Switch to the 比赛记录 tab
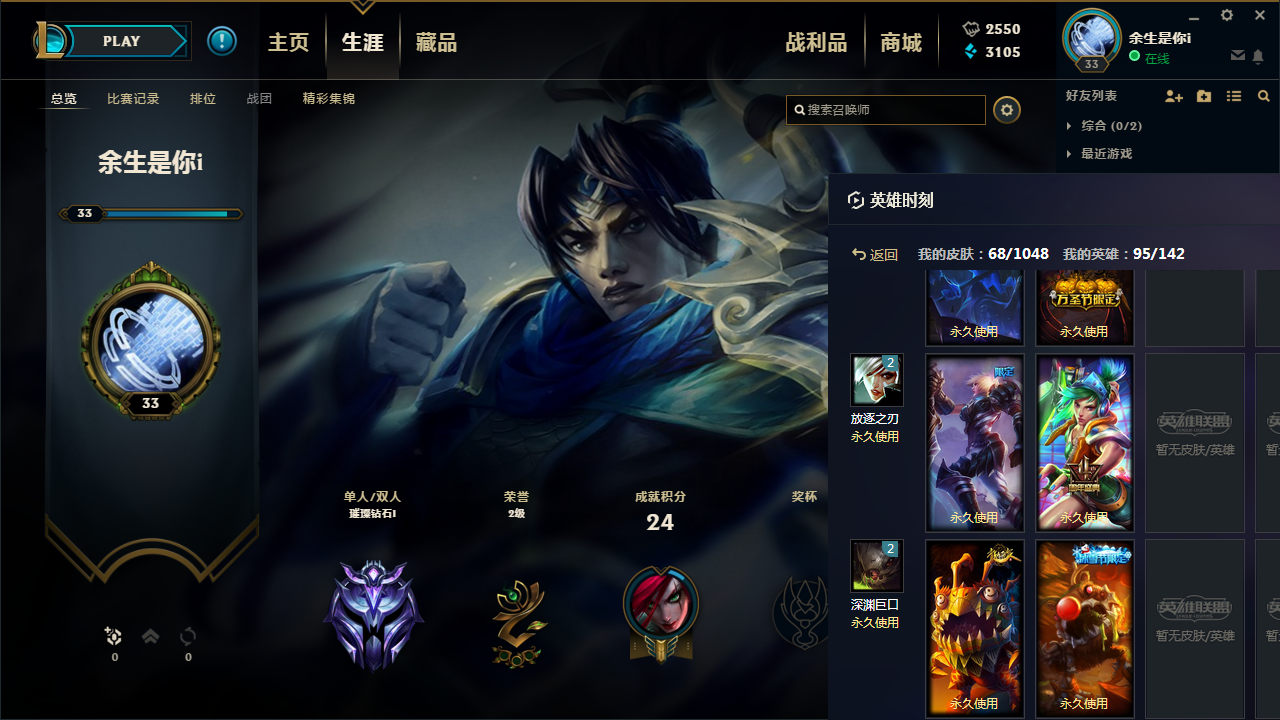 [x=133, y=98]
